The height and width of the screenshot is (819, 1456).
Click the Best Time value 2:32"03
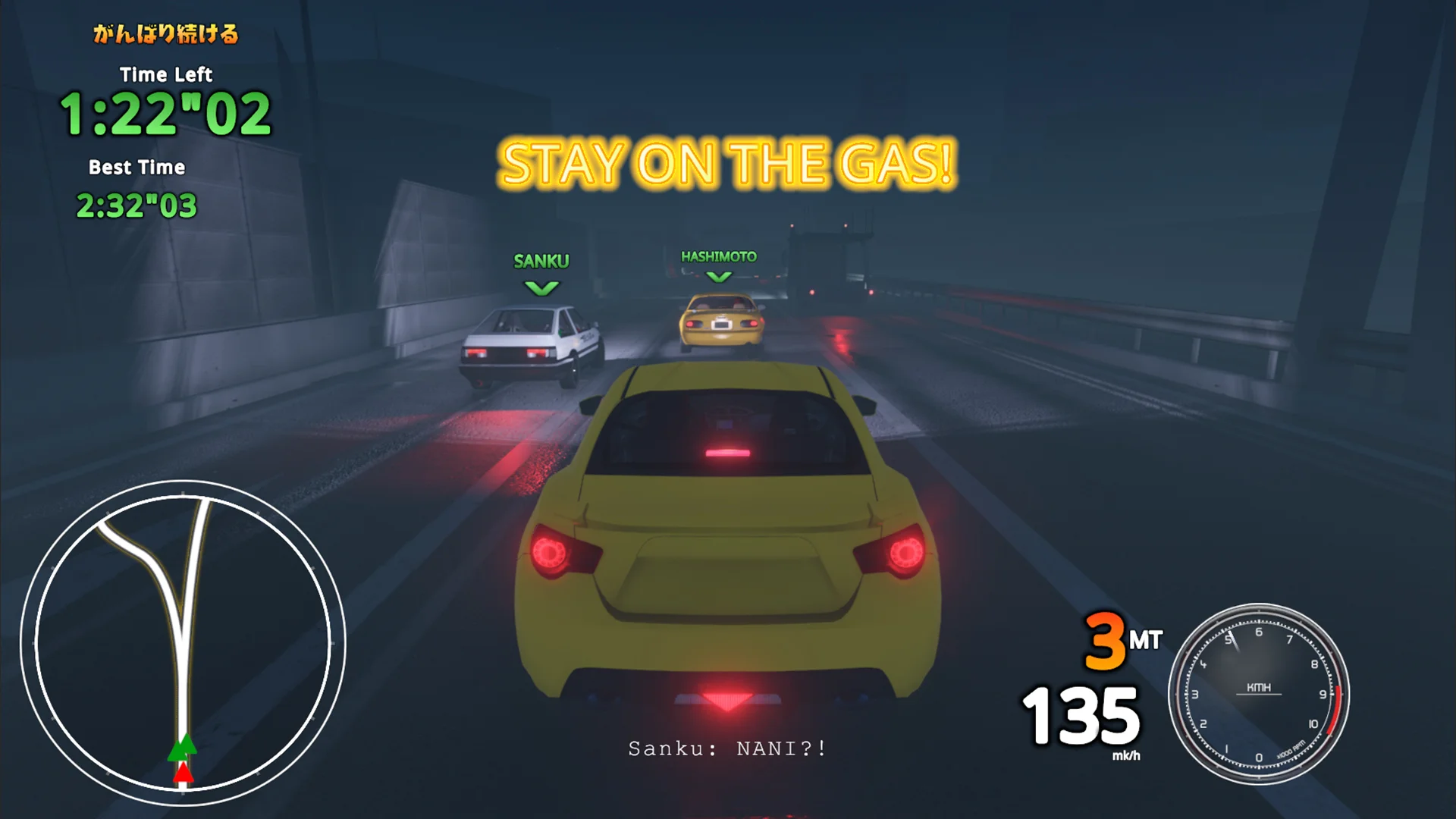(x=137, y=205)
